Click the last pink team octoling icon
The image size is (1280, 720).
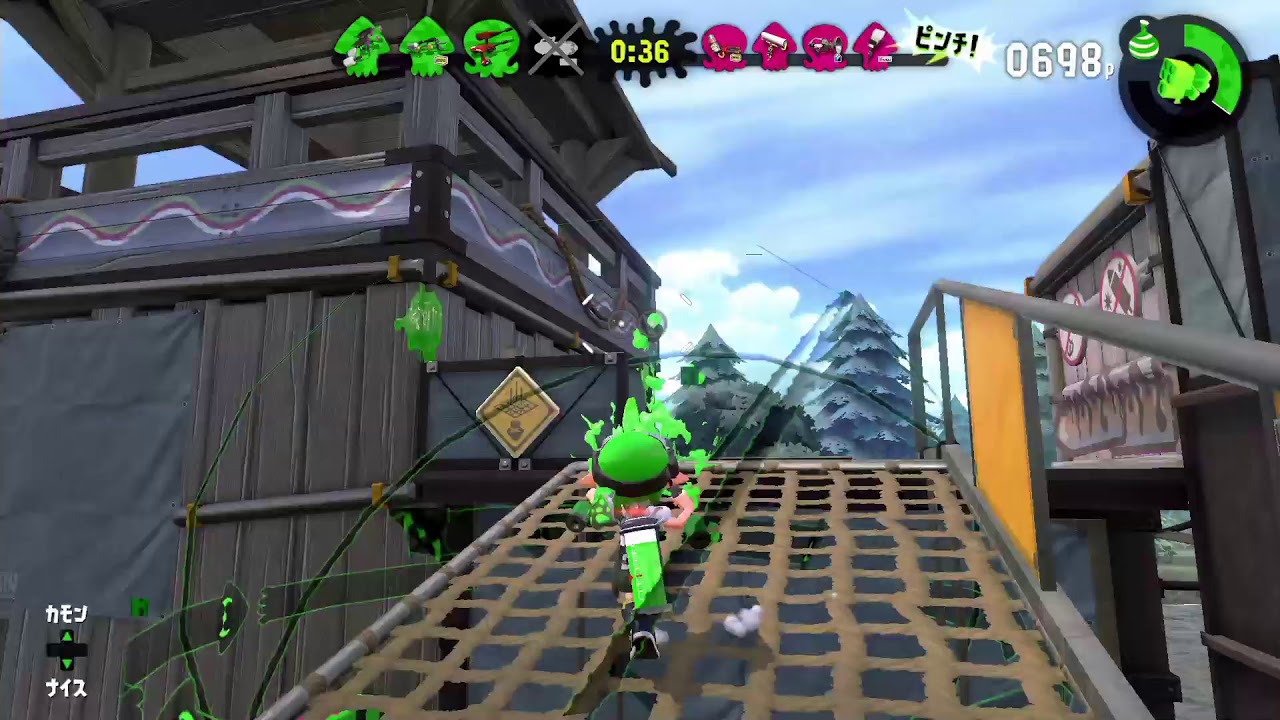876,45
